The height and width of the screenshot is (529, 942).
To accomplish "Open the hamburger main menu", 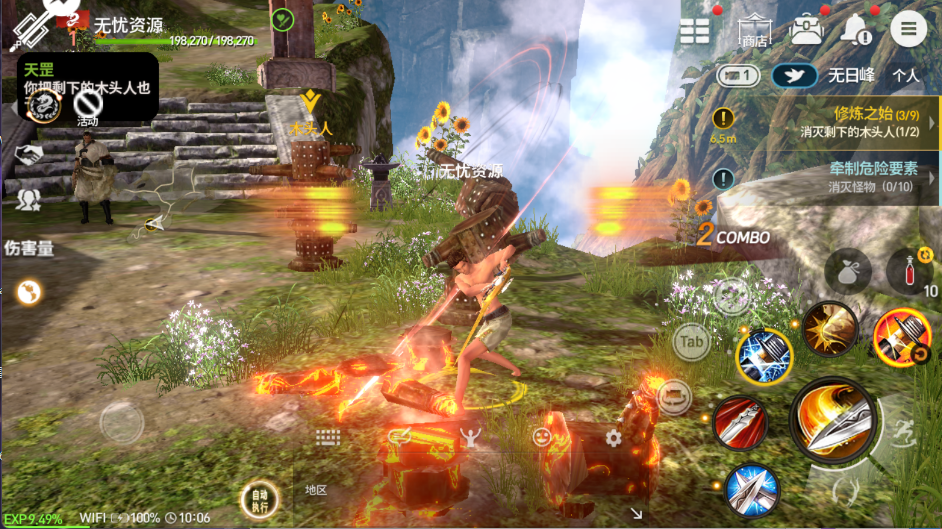I will 908,29.
